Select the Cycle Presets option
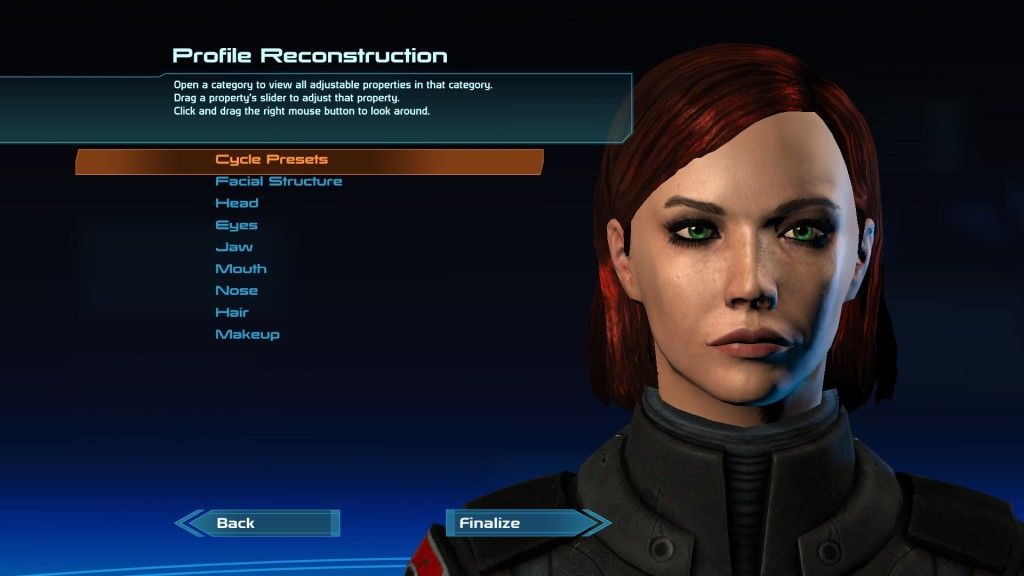This screenshot has height=576, width=1024. tap(272, 160)
